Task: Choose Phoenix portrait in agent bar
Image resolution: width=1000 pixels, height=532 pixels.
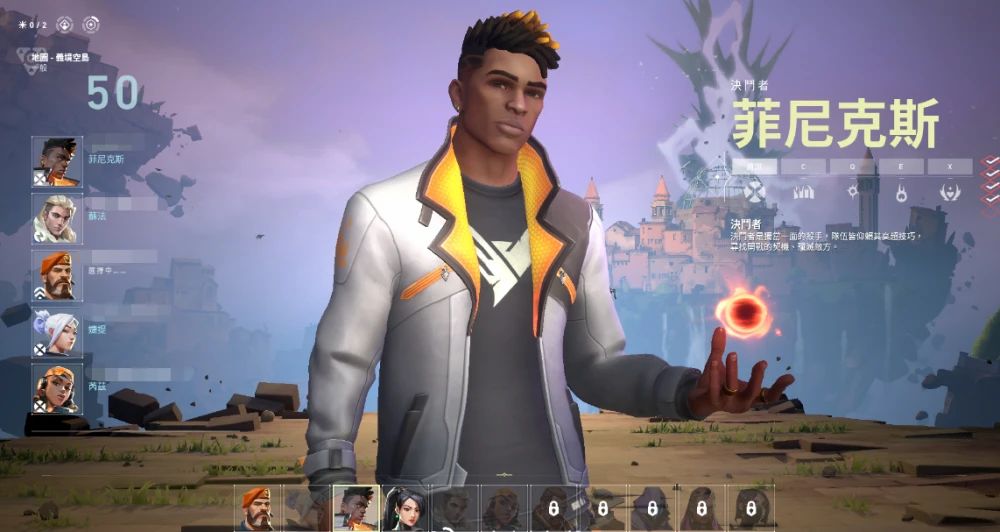Action: coord(356,507)
